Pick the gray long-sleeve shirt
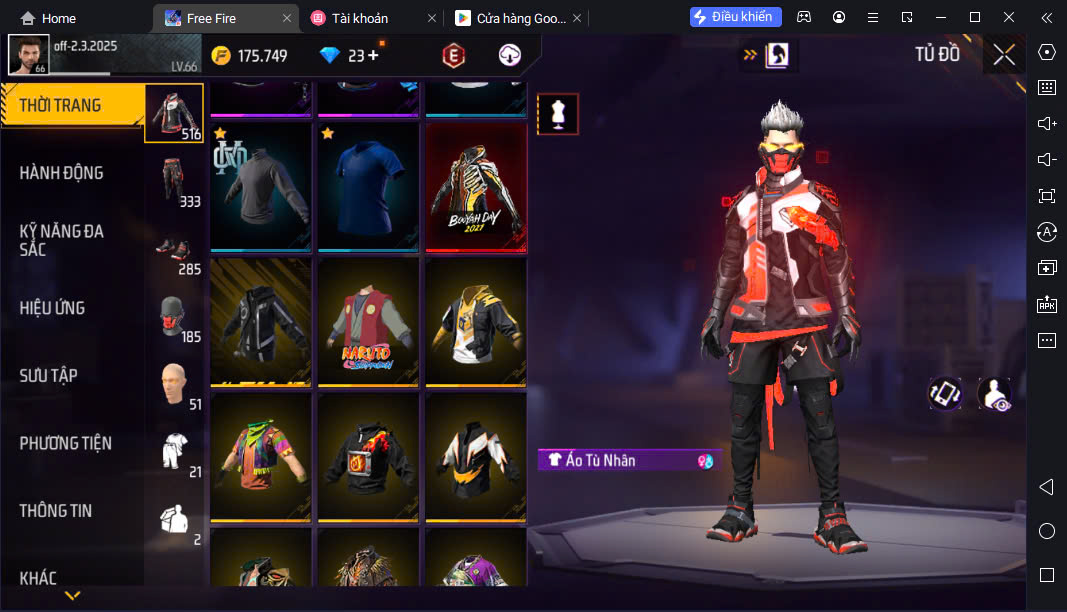 coord(261,186)
